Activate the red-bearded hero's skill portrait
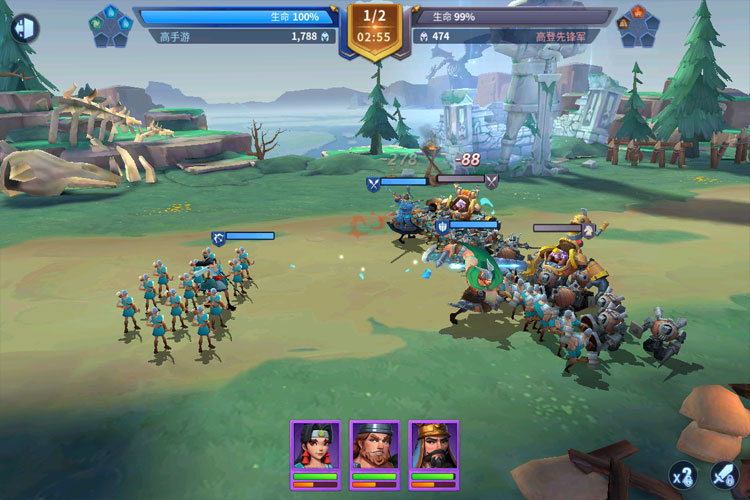Image resolution: width=750 pixels, height=500 pixels. click(375, 447)
